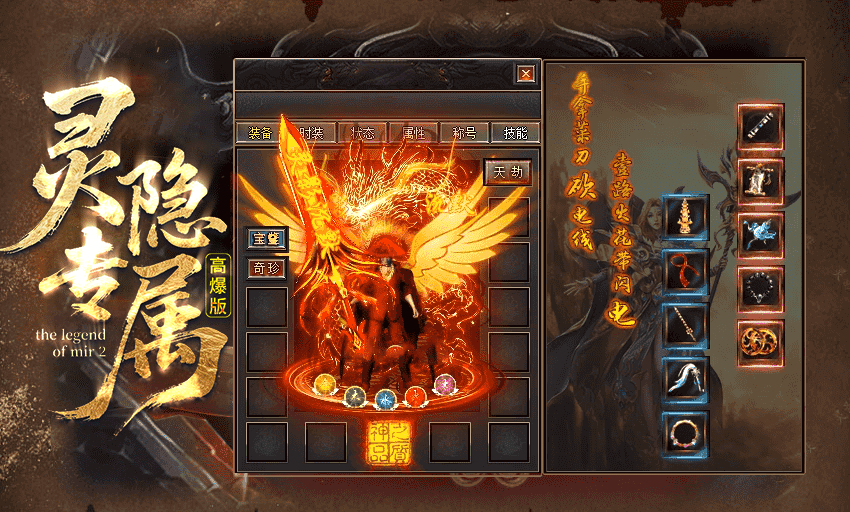Select the 奇珍 rarities button
Screen dimensions: 850x512
(267, 268)
